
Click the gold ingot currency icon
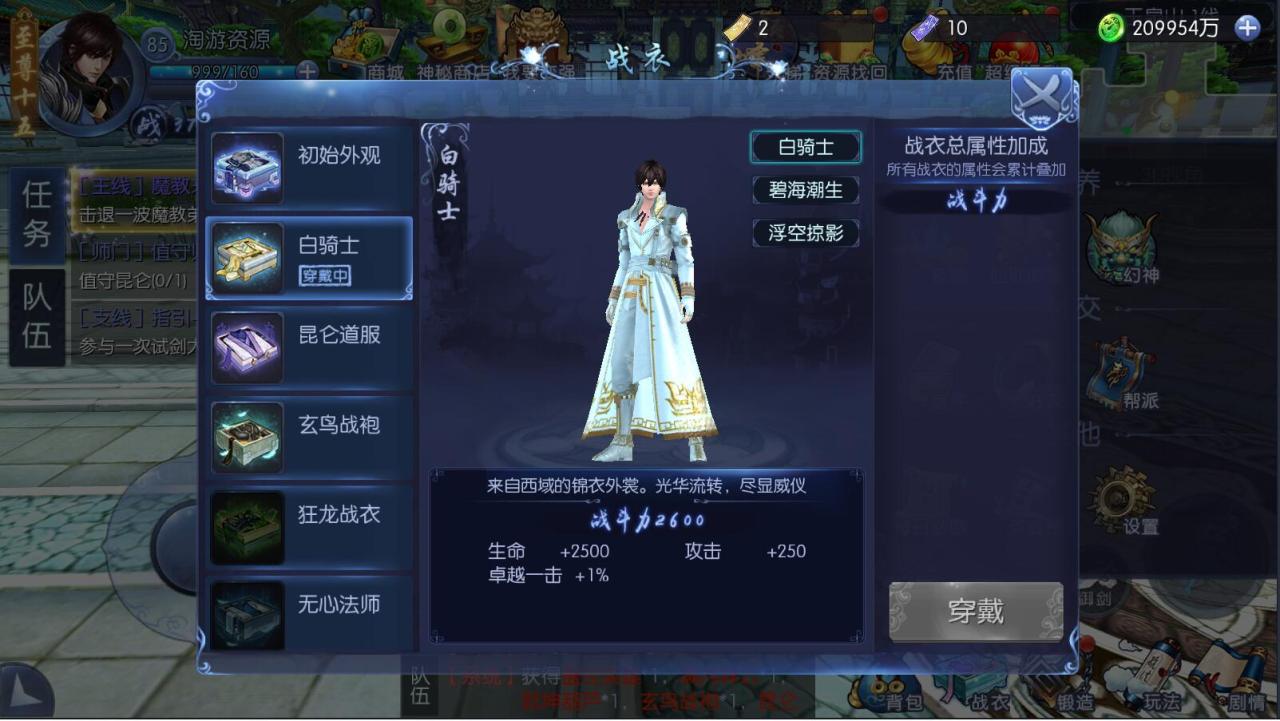[x=735, y=28]
